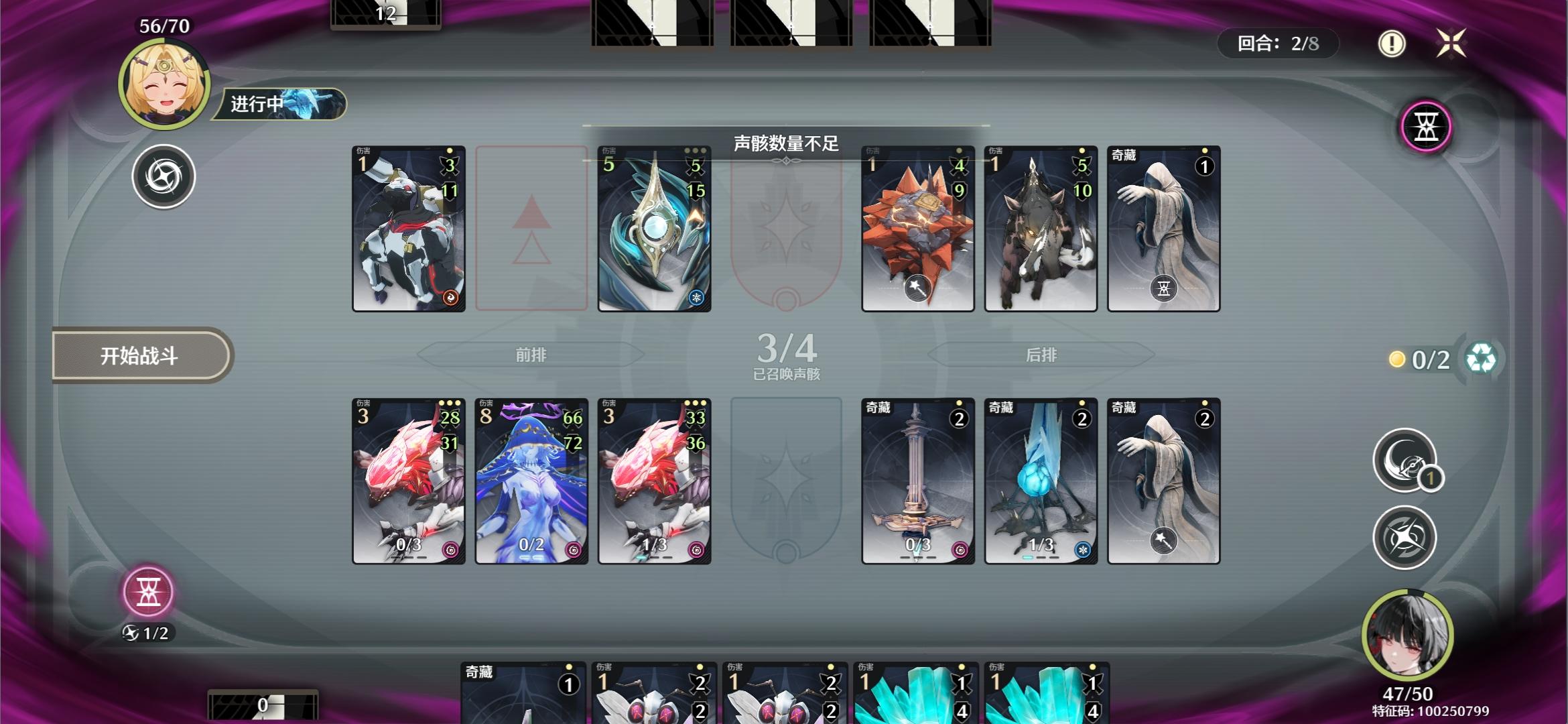Image resolution: width=1568 pixels, height=724 pixels.
Task: Open the pink hourglass ability icon on the right edge
Action: 1425,127
